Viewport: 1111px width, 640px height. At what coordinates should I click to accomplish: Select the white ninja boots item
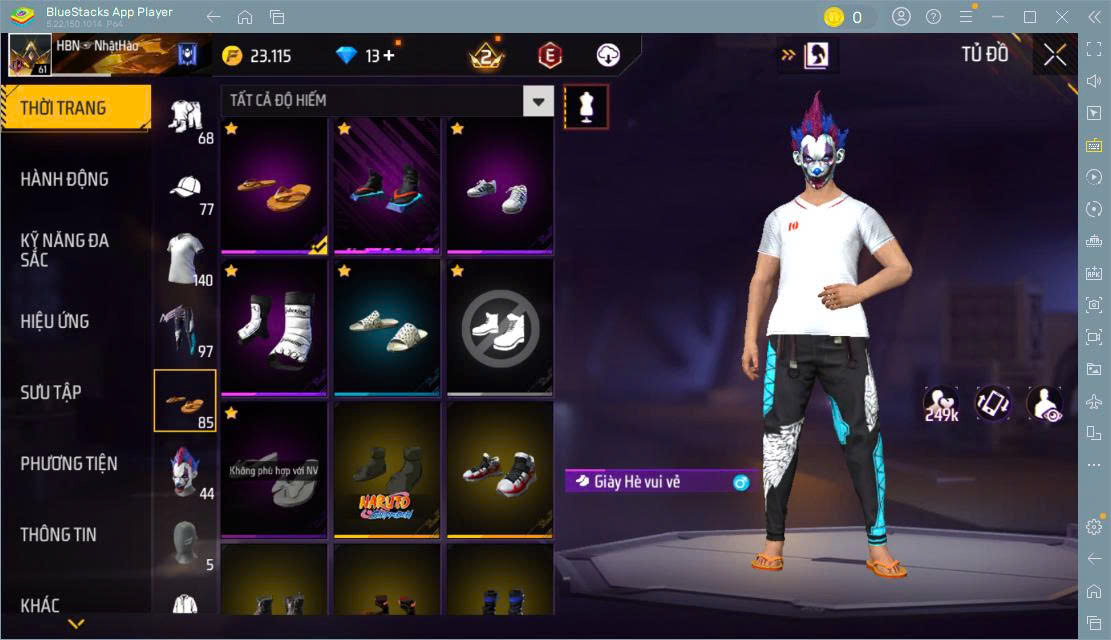(x=274, y=327)
